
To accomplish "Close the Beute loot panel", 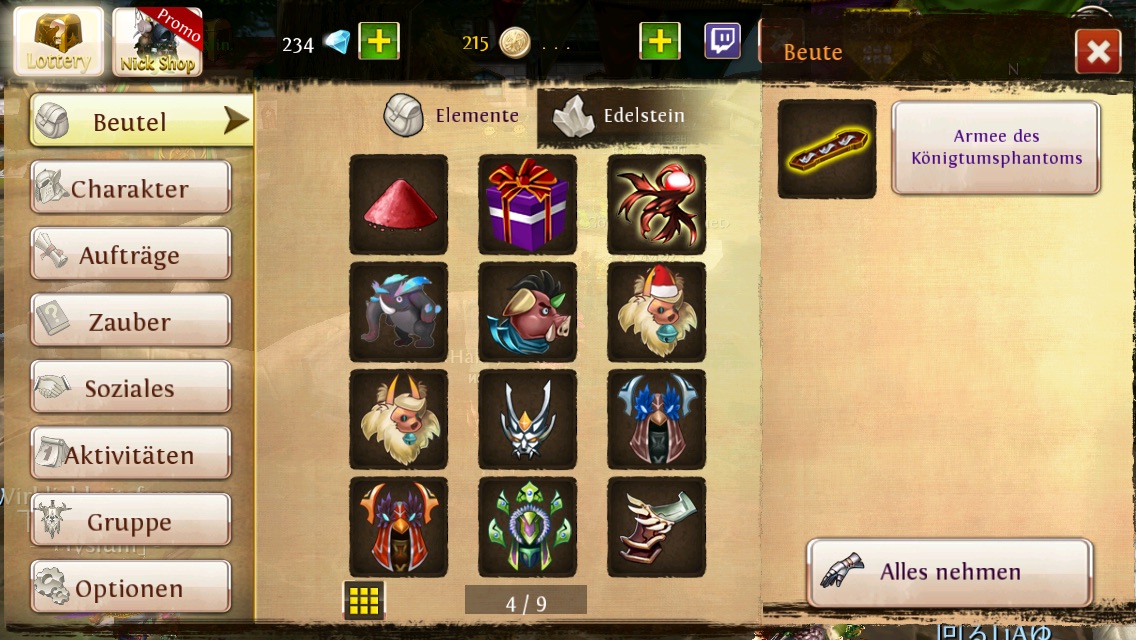I will pos(1097,52).
